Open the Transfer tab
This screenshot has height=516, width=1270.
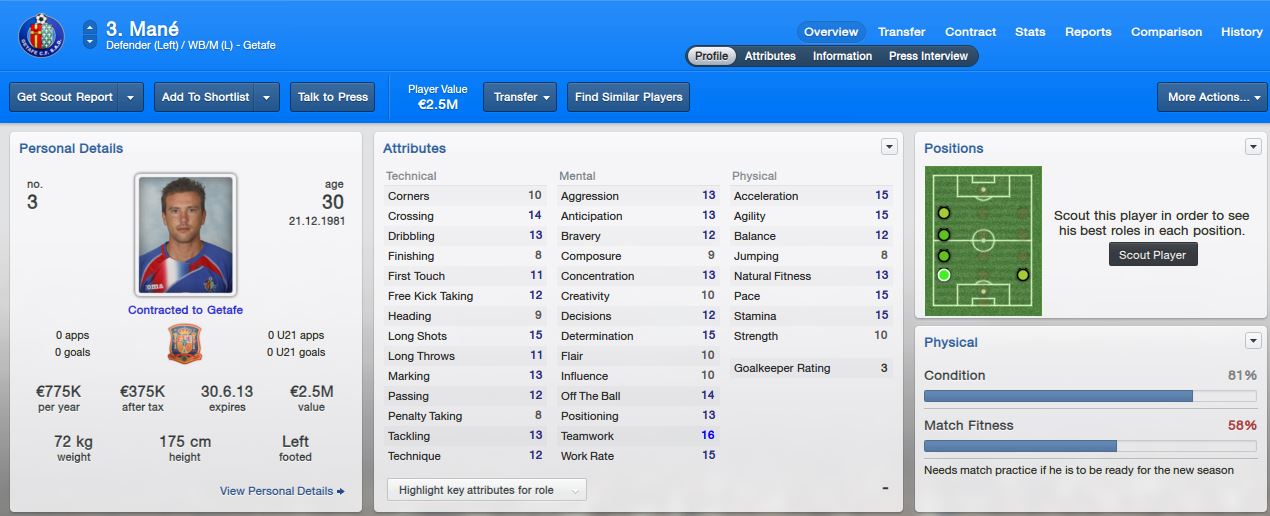901,32
